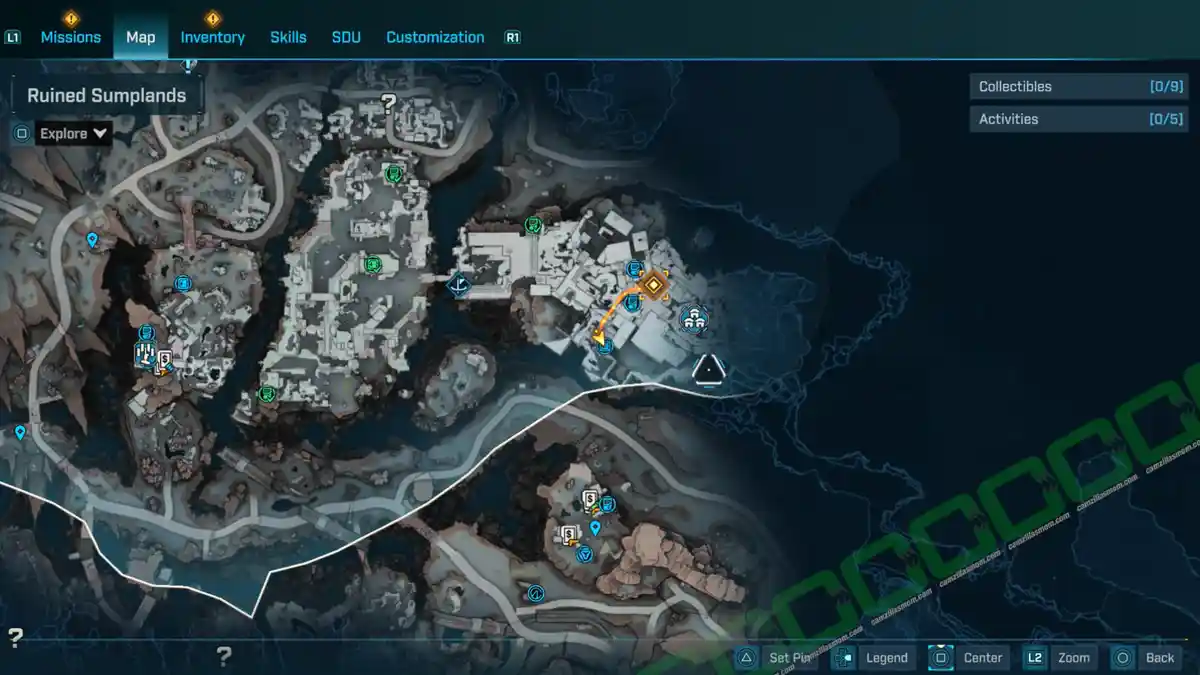Select the white triangle player location marker

[x=708, y=371]
